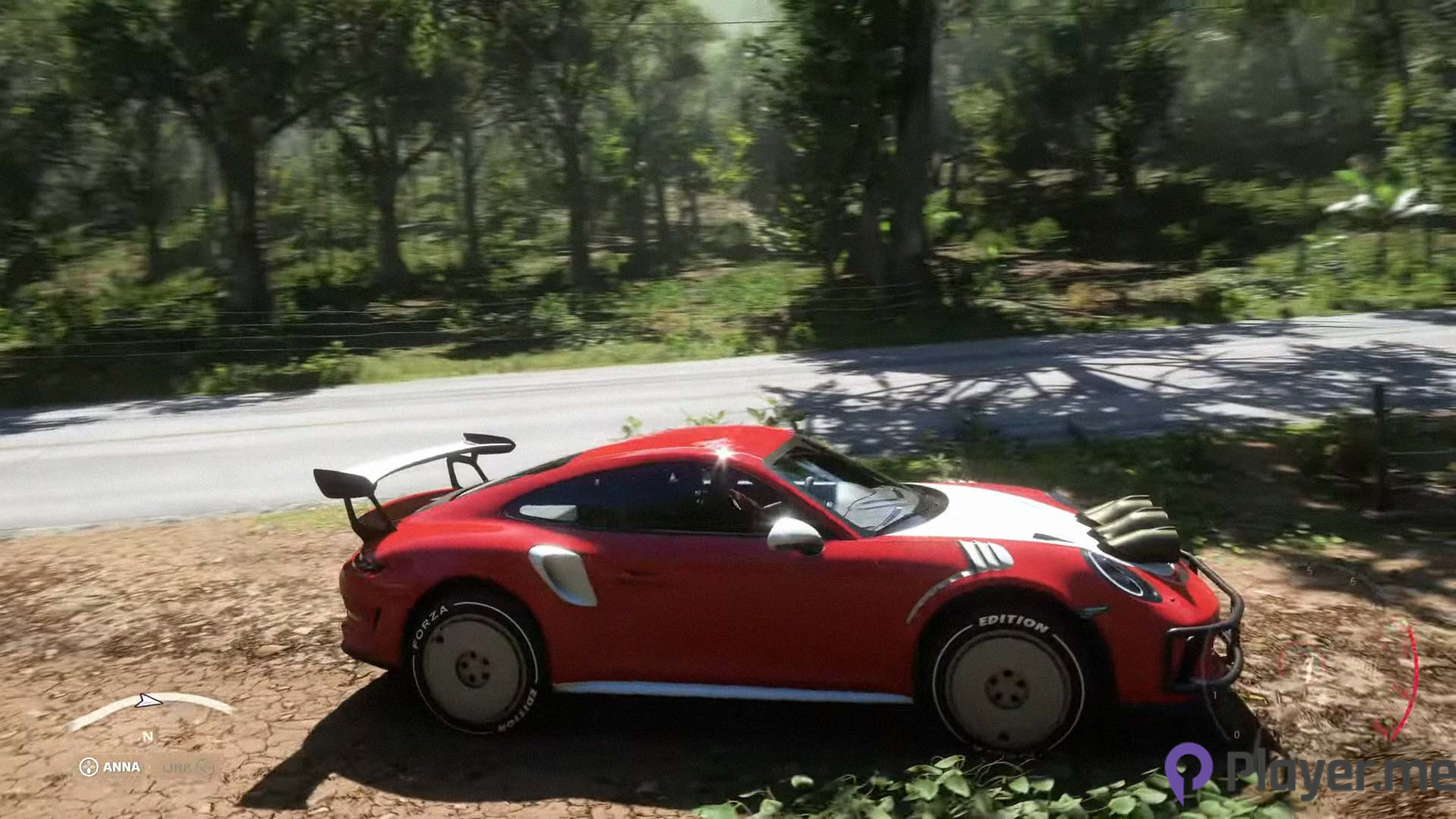Screen dimensions: 1456x819
Task: Click the 0 RPM mark on the gauge
Action: pos(1237,734)
